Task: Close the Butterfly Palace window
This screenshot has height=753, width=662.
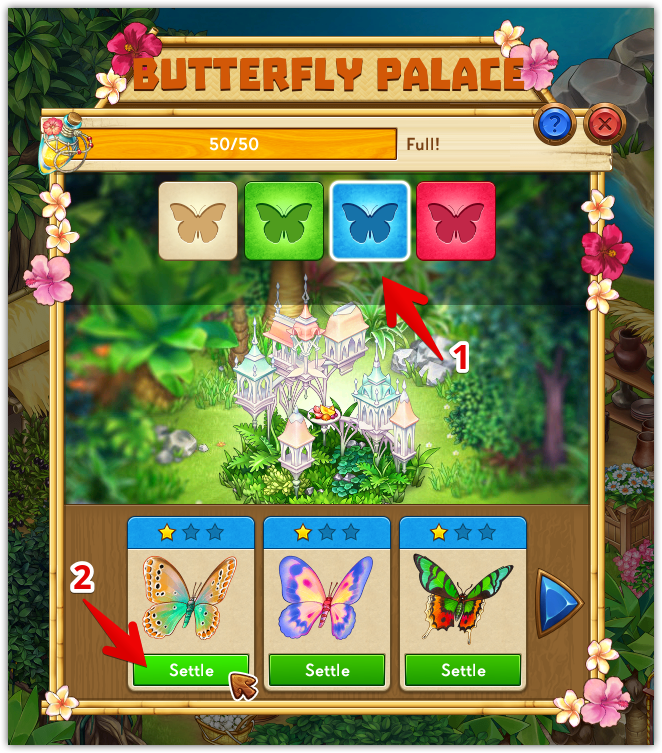Action: click(x=603, y=124)
